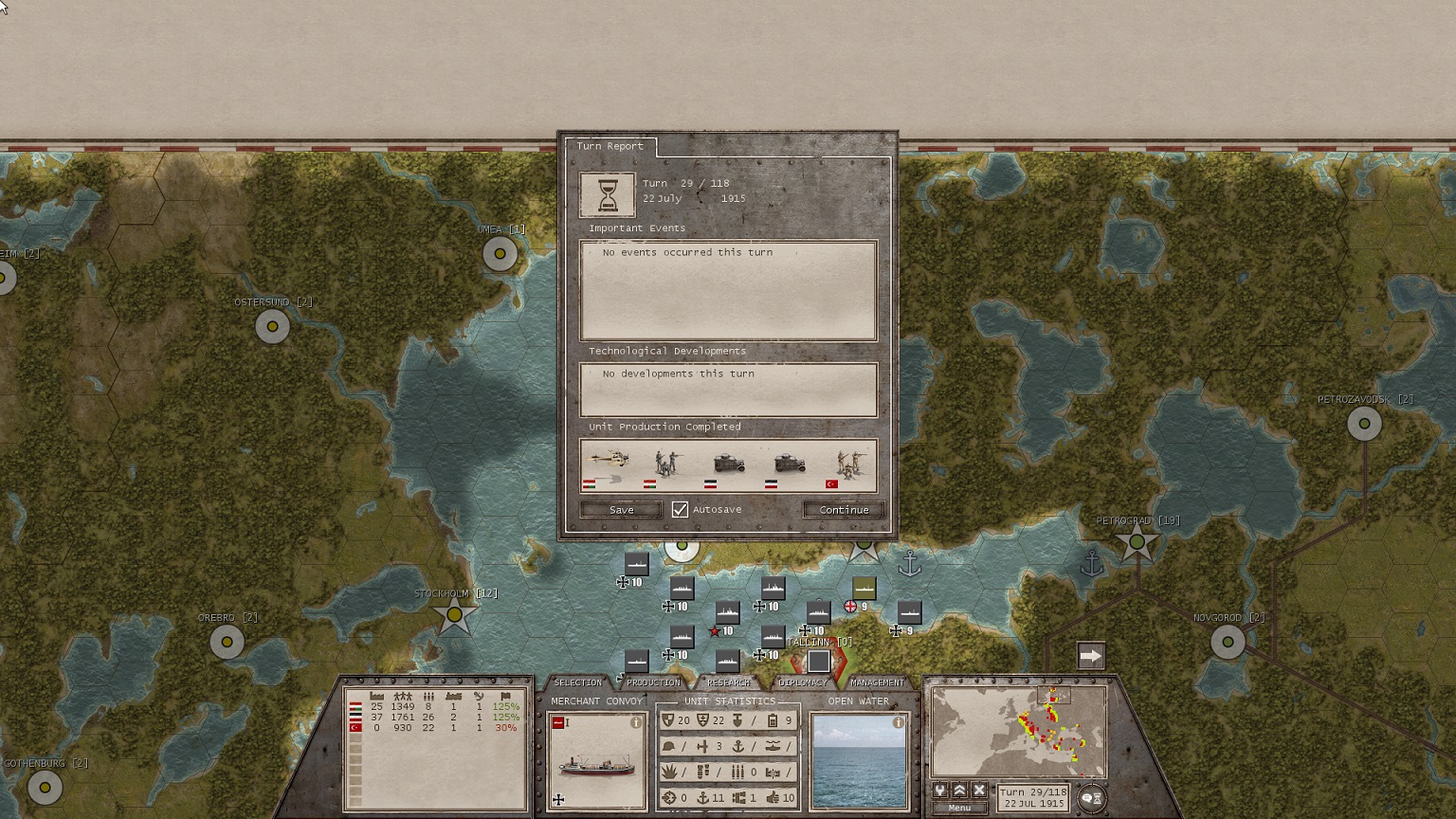
Task: Click the wrench icon button
Action: click(x=939, y=791)
